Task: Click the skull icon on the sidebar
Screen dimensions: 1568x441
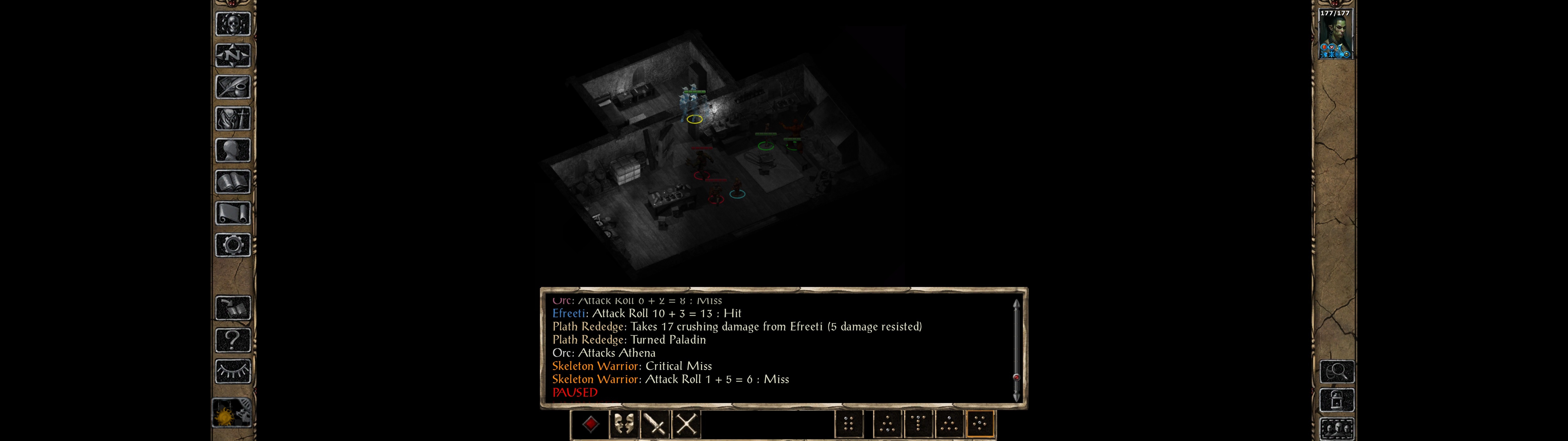Action: pos(232,24)
